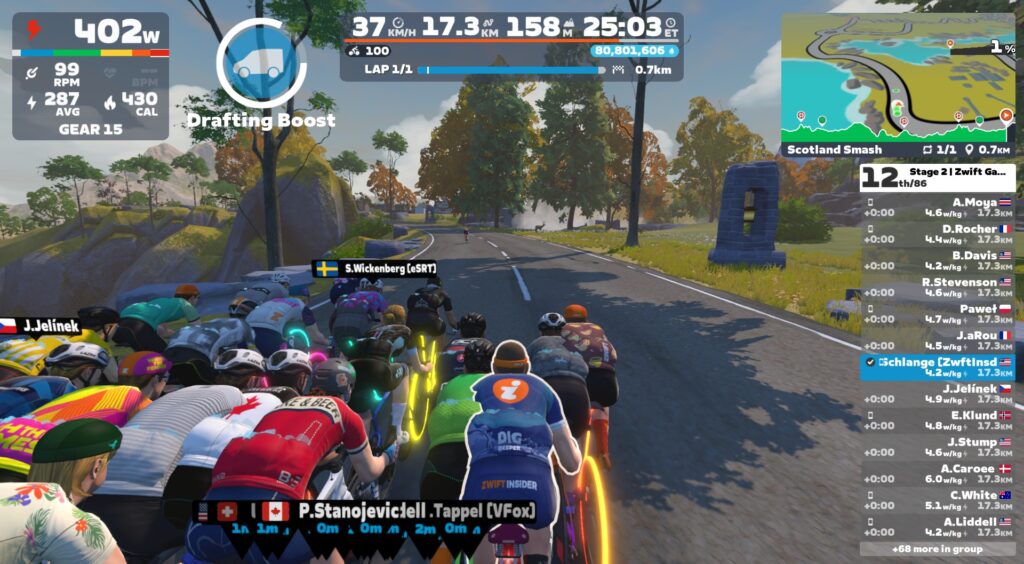This screenshot has height=564, width=1024.
Task: Choose D.Rocher from nearby riders
Action: click(x=938, y=234)
